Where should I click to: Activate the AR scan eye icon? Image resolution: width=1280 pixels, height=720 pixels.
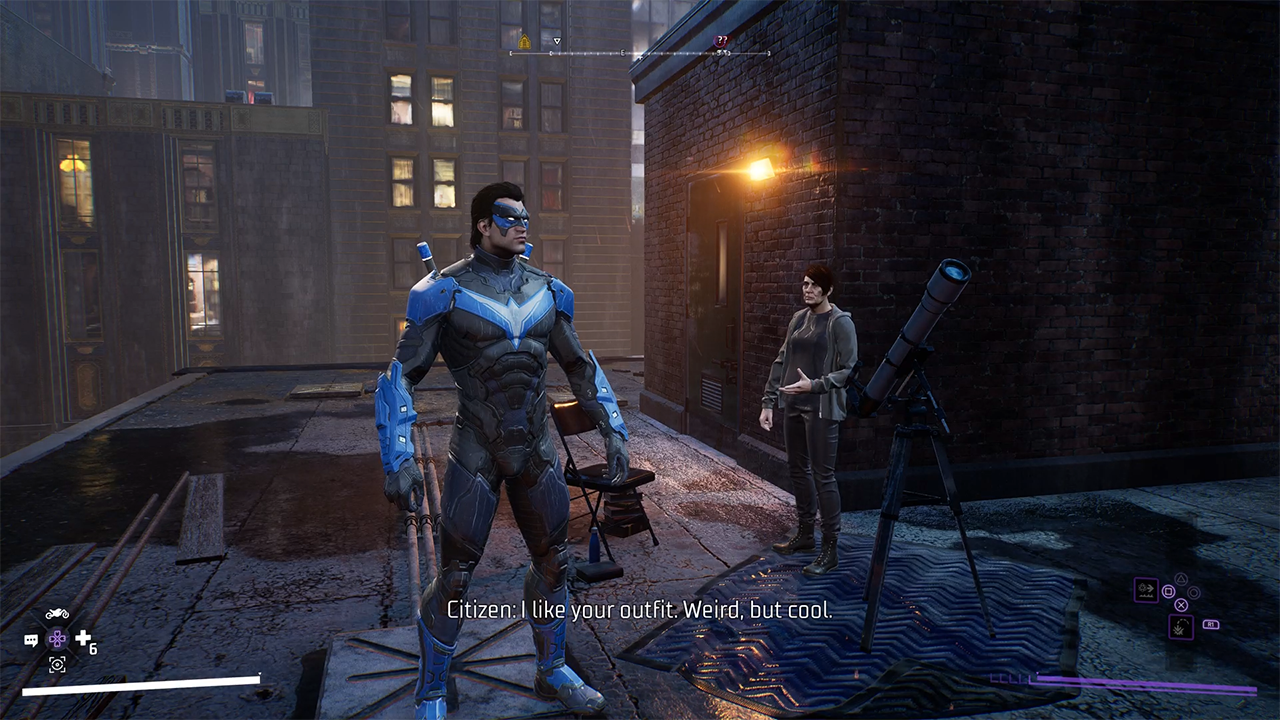pyautogui.click(x=57, y=664)
